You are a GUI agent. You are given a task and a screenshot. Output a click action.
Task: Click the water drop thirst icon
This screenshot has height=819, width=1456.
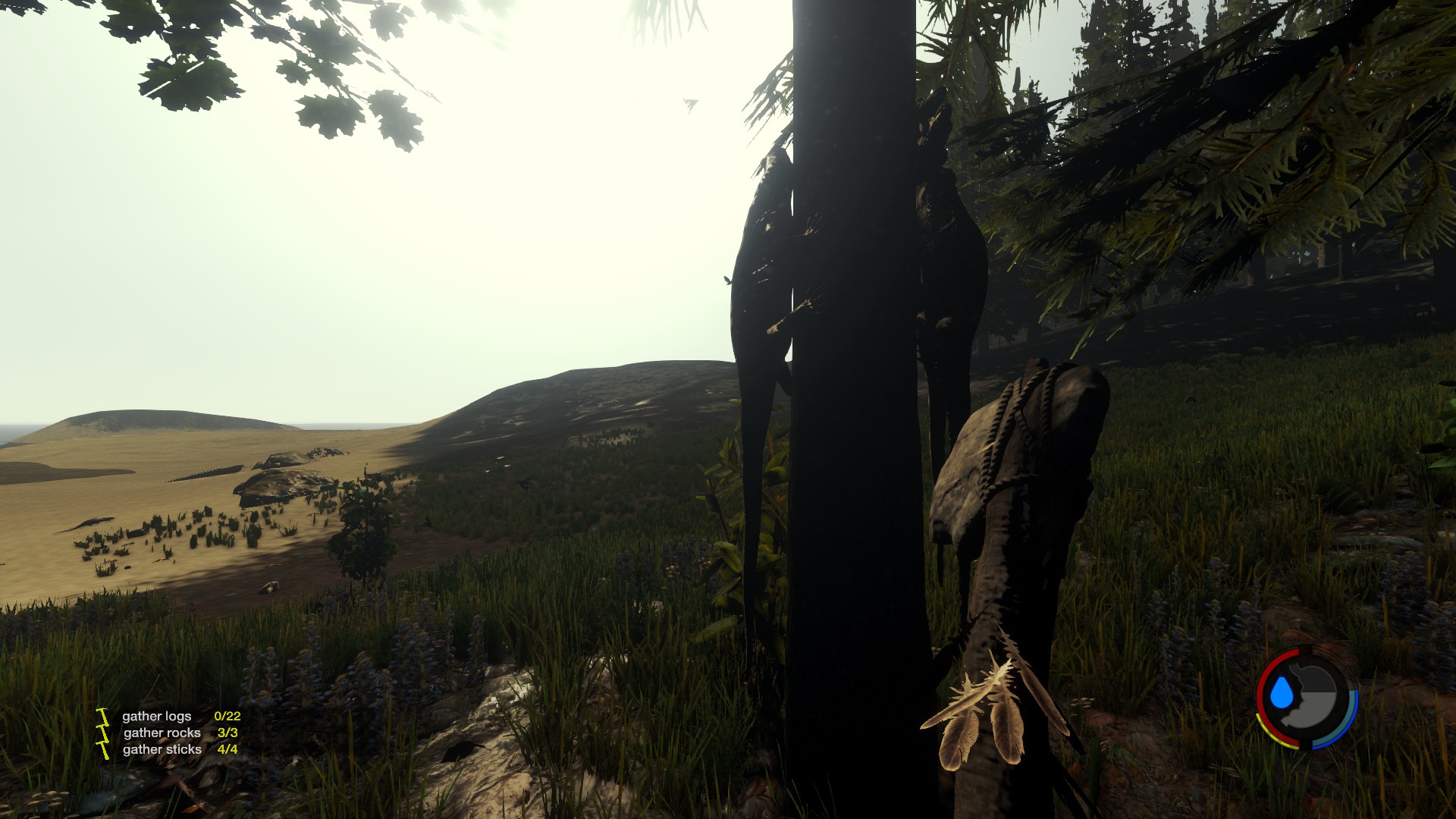coord(1281,694)
